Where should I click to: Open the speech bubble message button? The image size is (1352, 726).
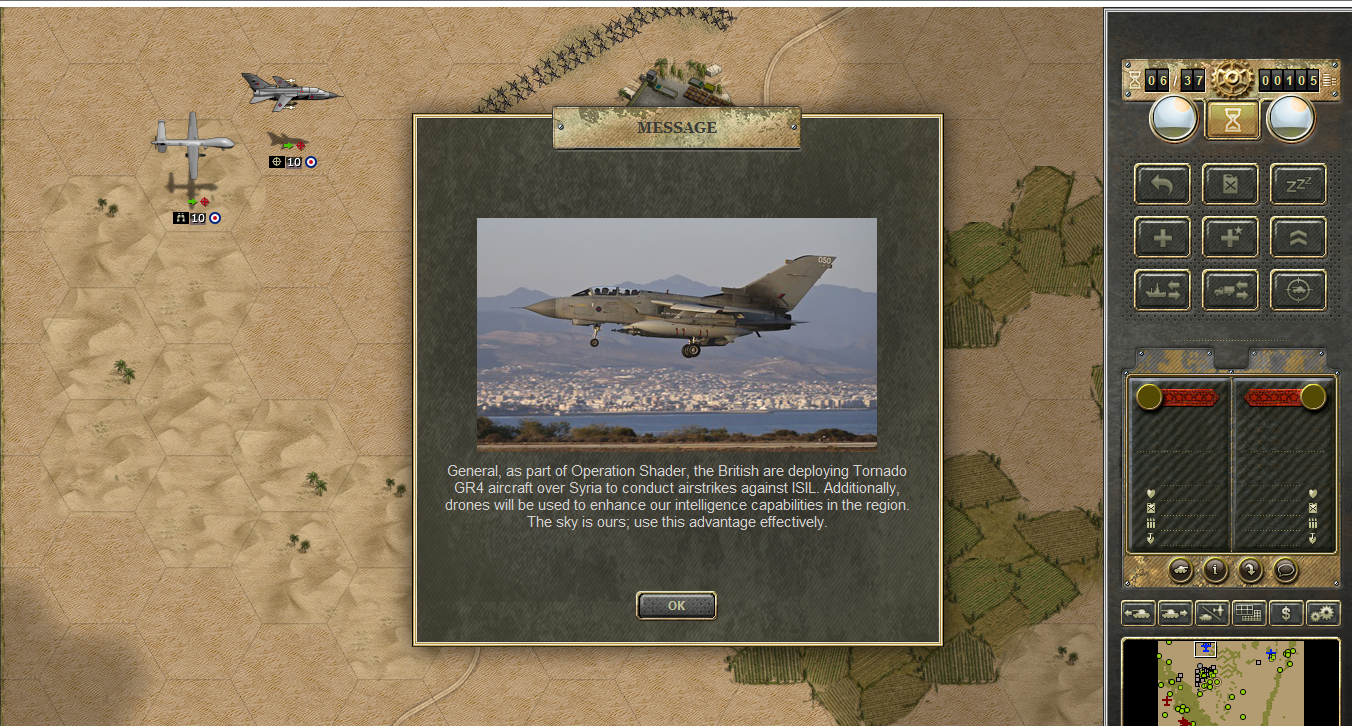tap(1285, 570)
